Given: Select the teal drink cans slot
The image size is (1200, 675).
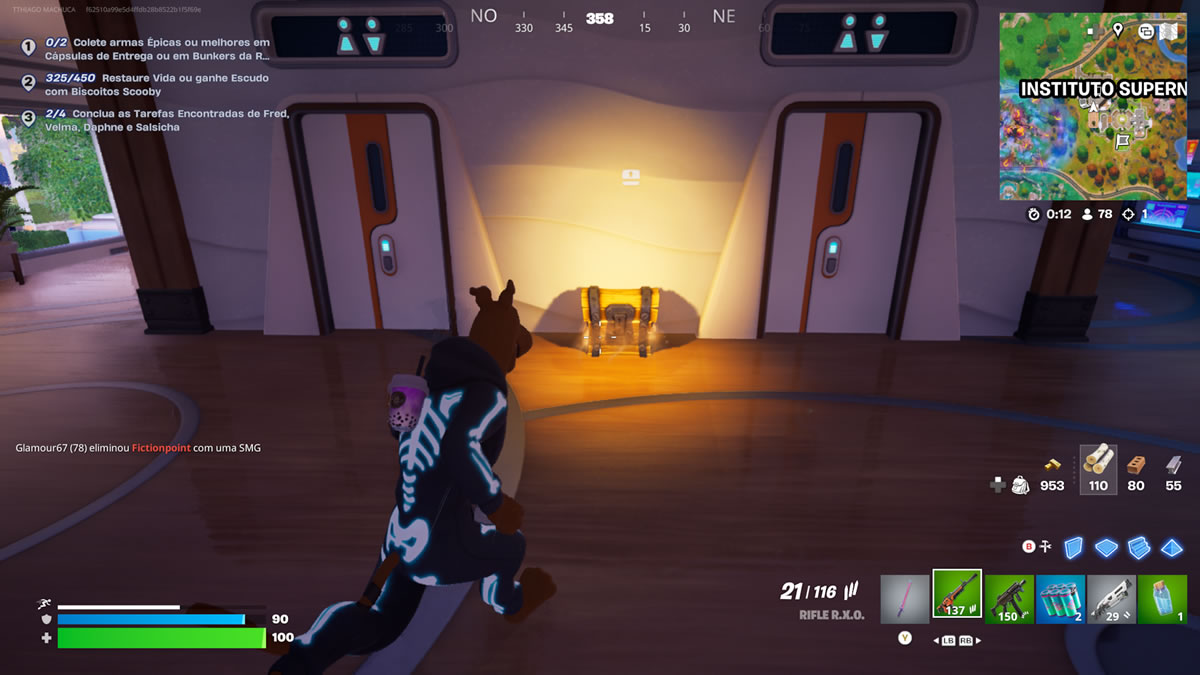Looking at the screenshot, I should tap(1060, 598).
